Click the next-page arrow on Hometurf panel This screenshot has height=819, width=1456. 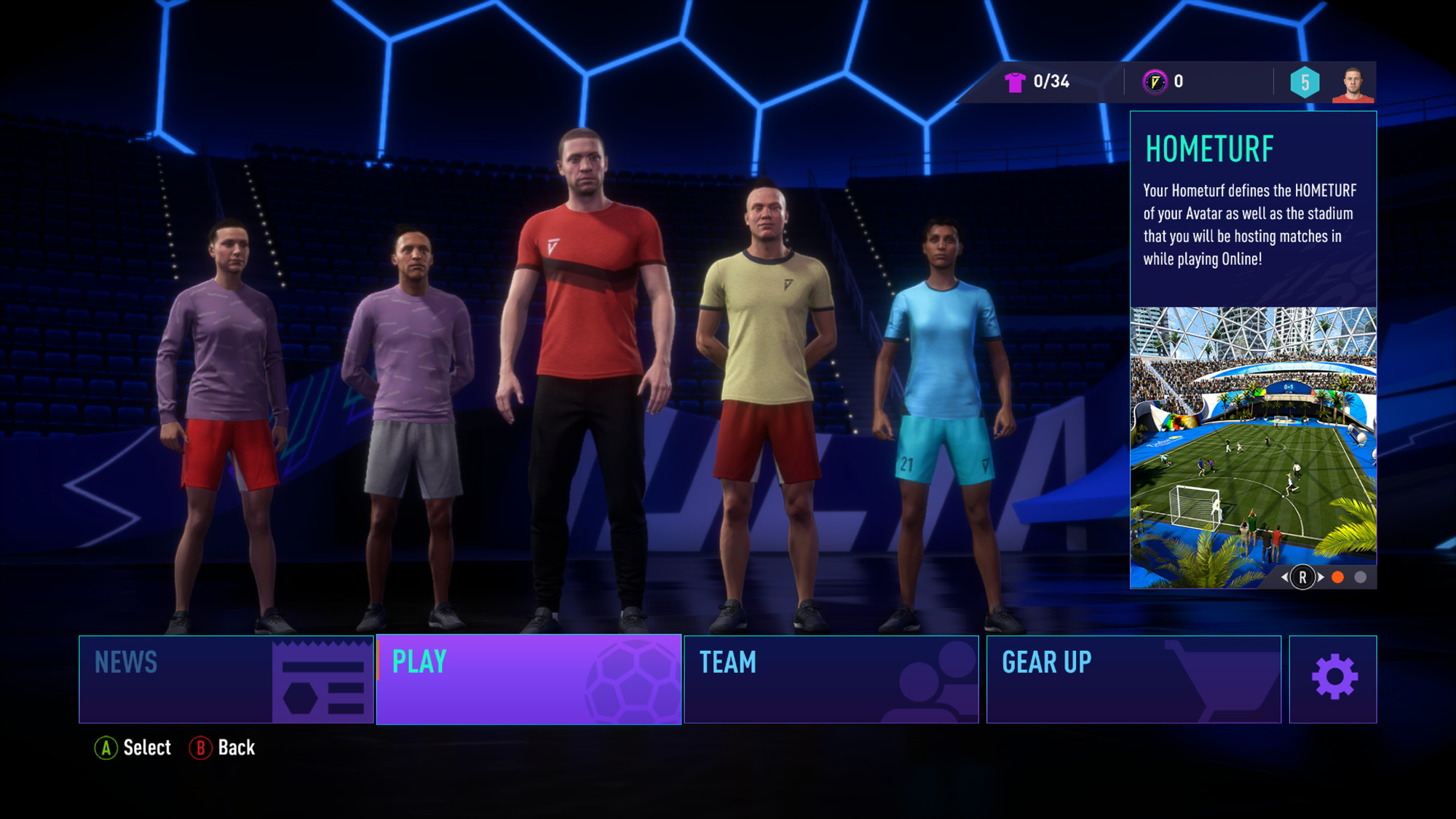1321,577
